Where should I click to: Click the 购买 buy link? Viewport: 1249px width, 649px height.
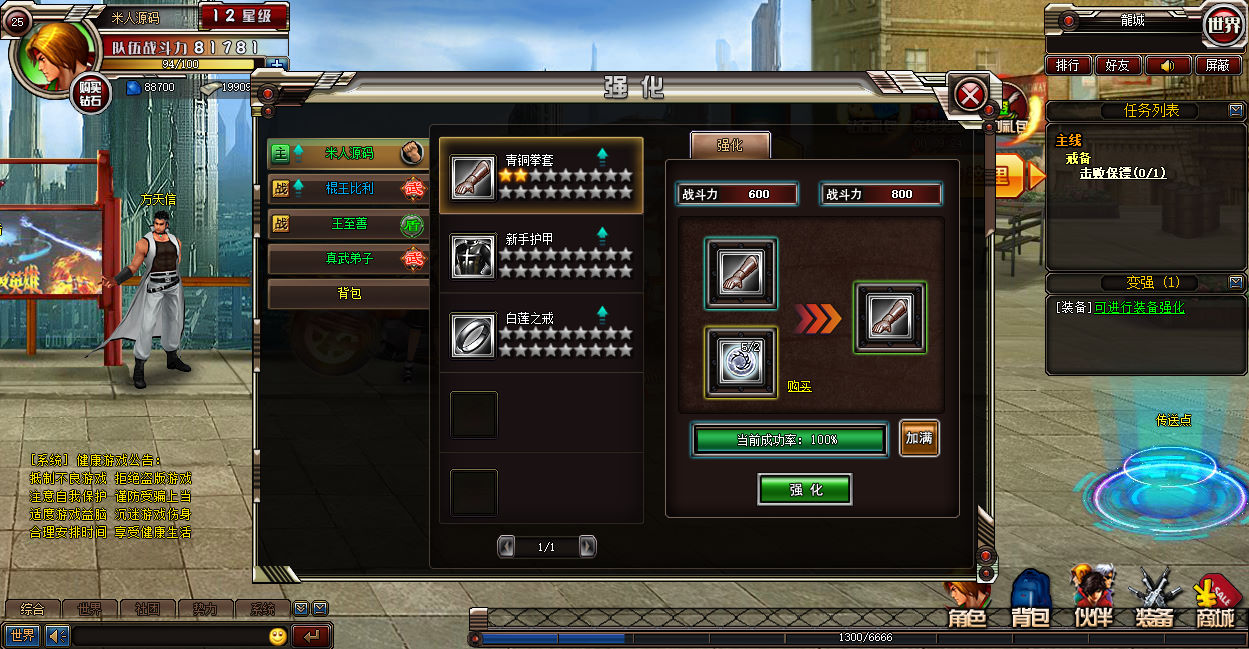click(799, 386)
